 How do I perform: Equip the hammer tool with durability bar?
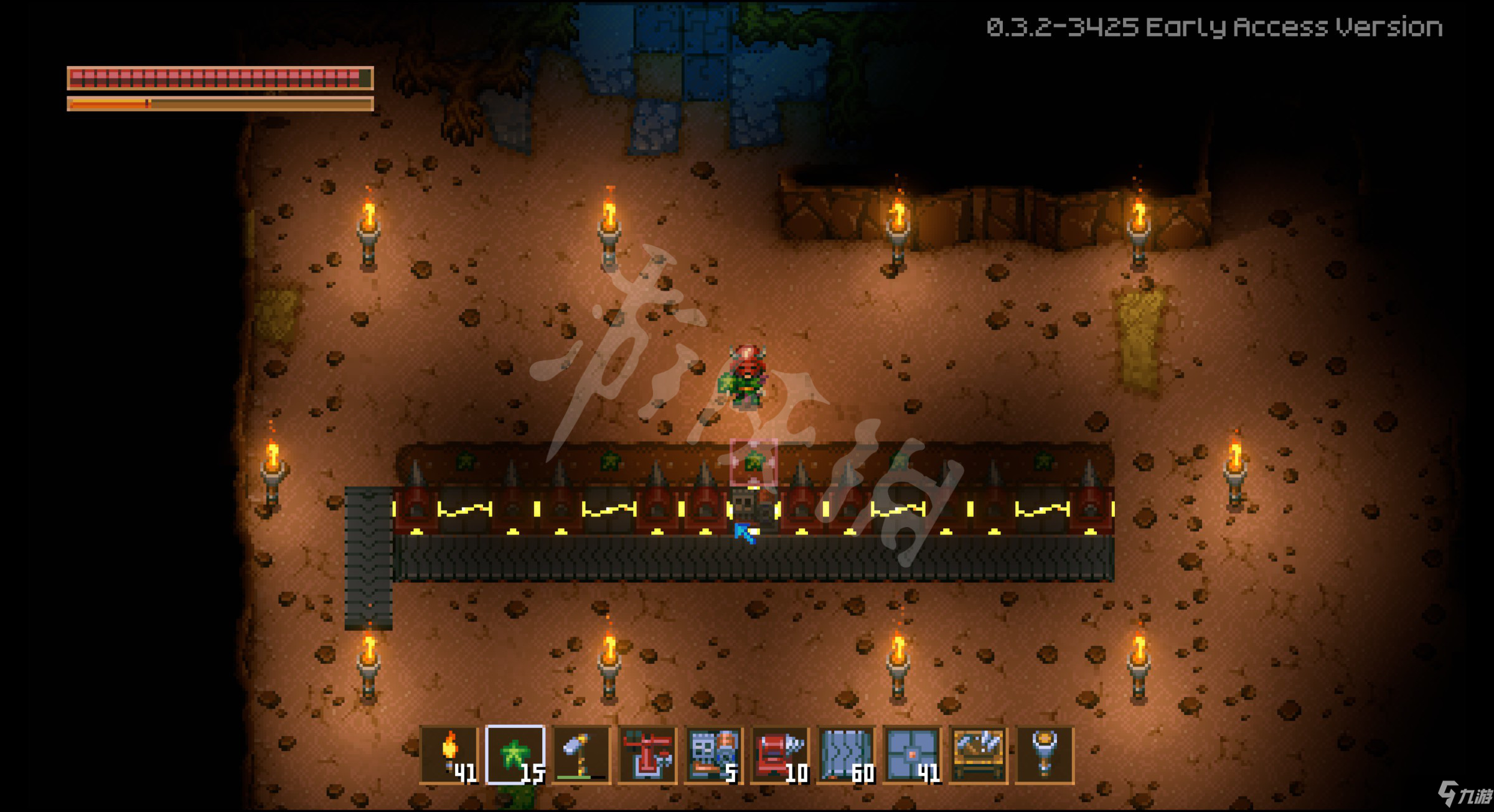point(581,755)
